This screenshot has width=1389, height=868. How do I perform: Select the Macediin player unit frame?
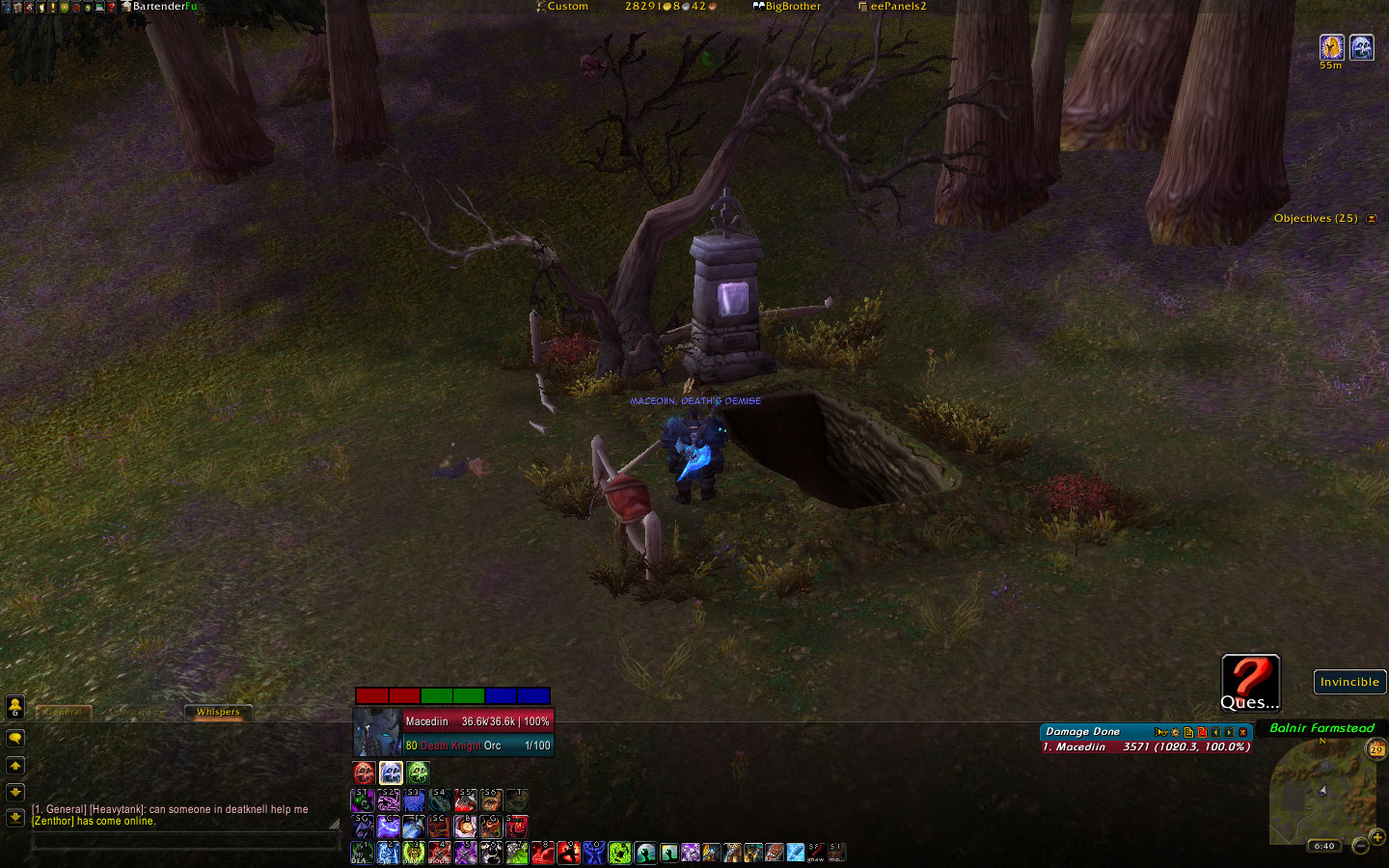coord(453,733)
